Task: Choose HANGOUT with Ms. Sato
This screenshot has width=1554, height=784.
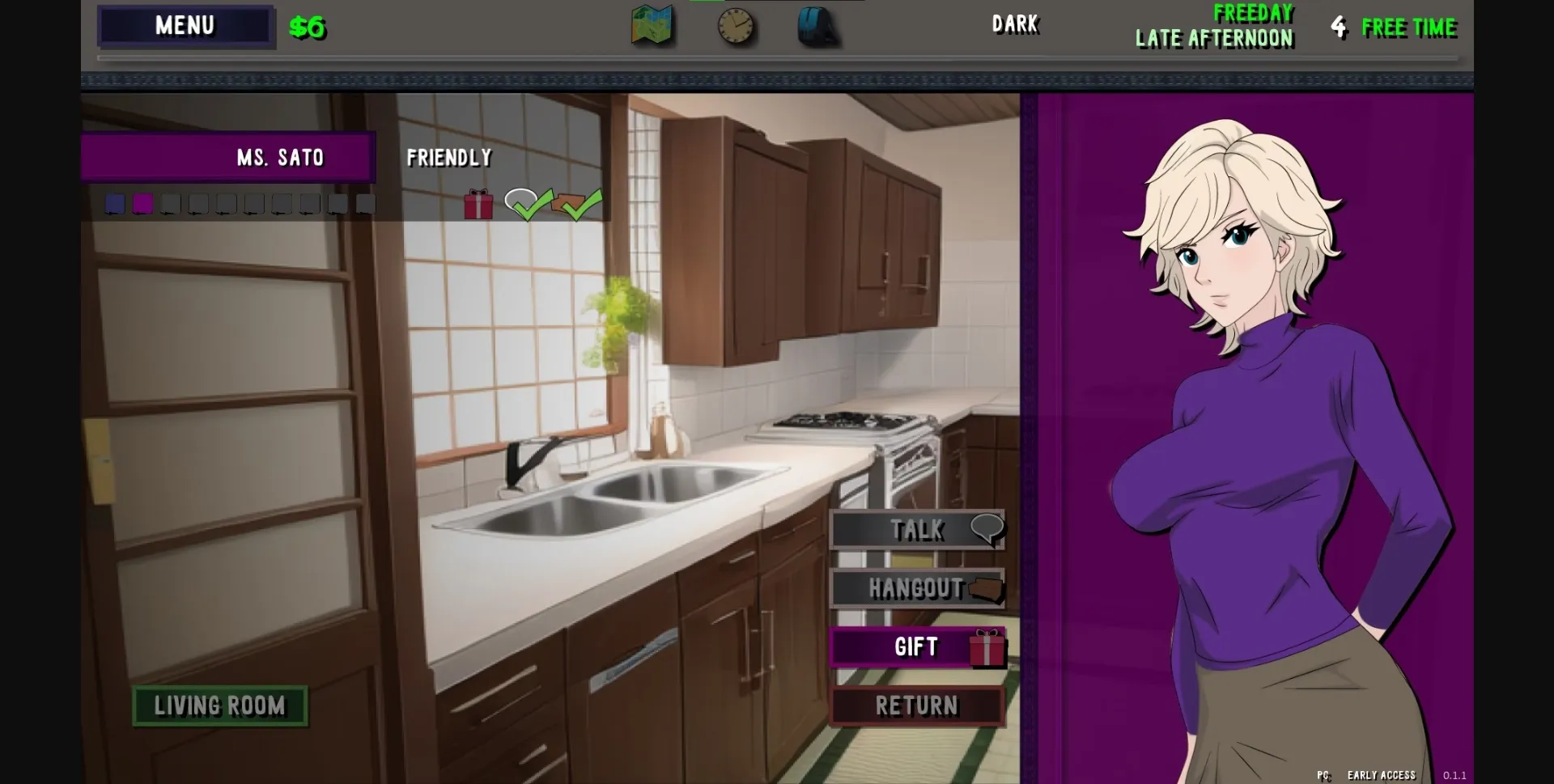Action: [x=915, y=589]
